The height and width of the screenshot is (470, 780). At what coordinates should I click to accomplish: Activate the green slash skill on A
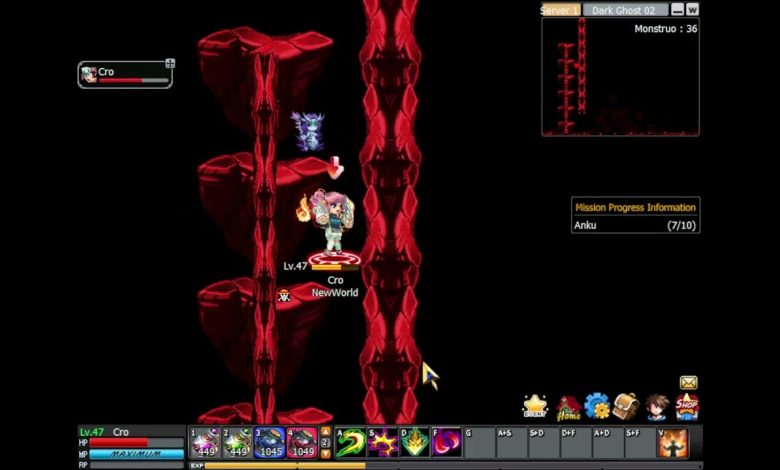point(350,442)
